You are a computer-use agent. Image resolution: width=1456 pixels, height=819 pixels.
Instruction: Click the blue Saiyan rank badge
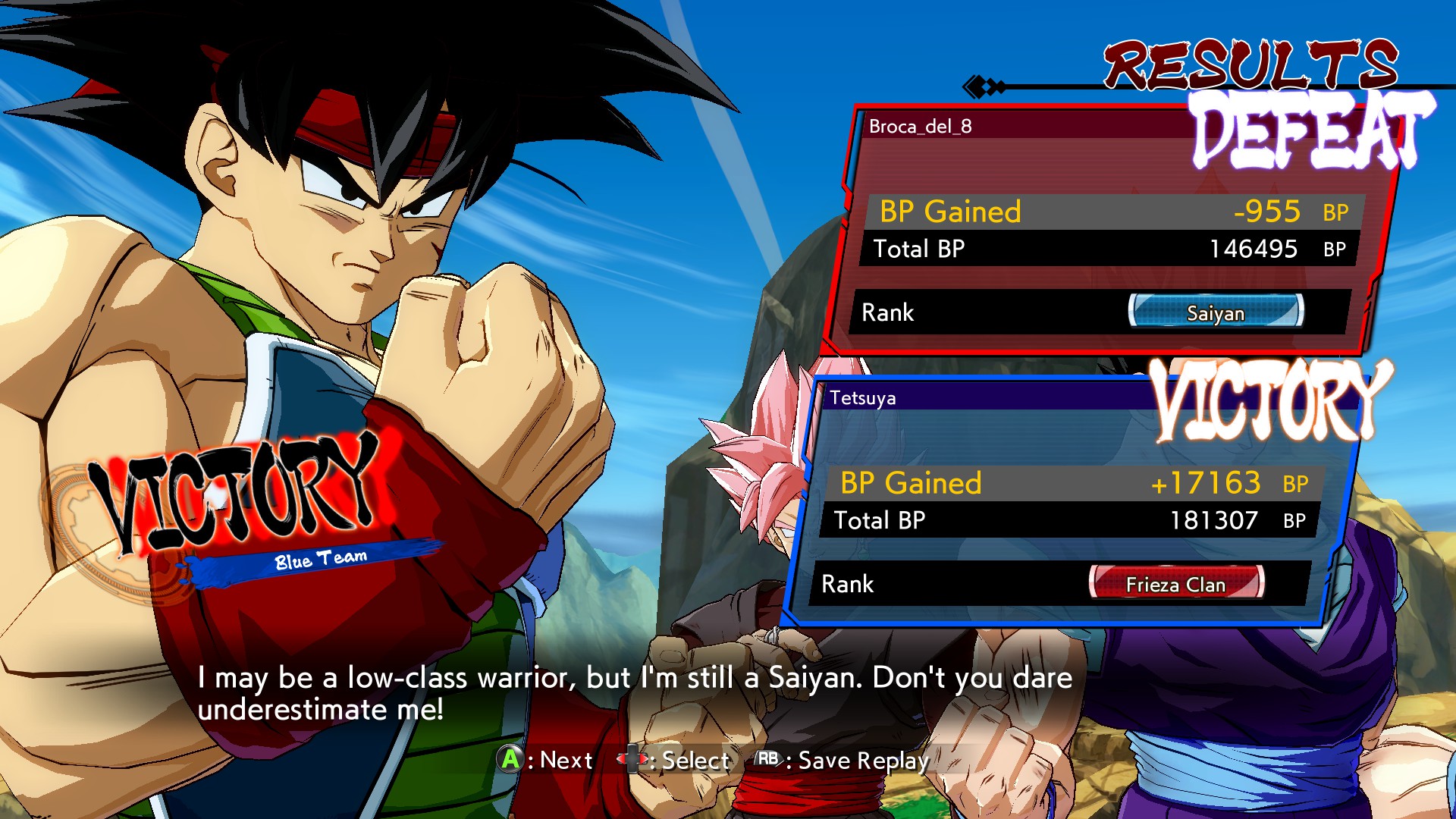(x=1216, y=312)
